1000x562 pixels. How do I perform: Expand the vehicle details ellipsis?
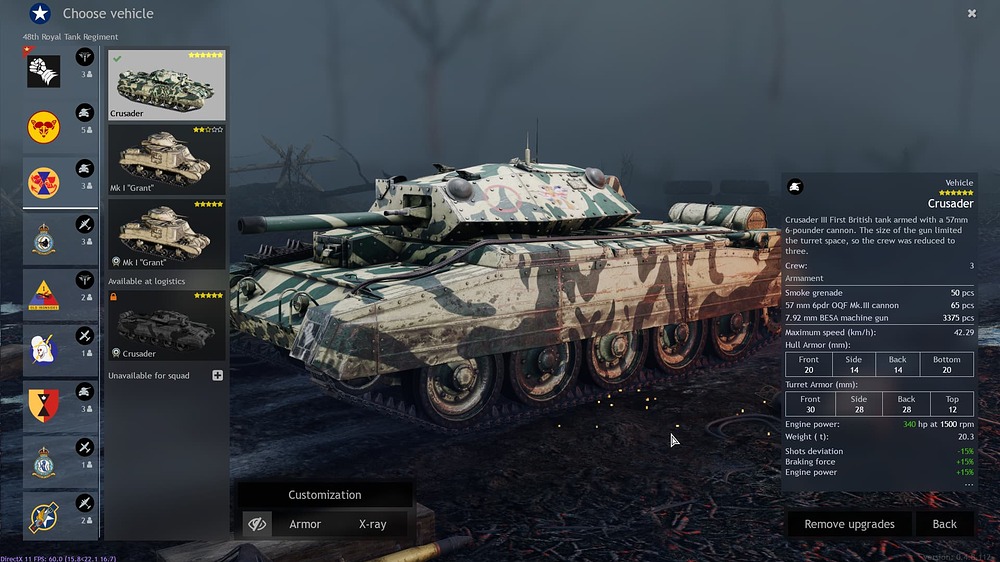click(x=968, y=484)
